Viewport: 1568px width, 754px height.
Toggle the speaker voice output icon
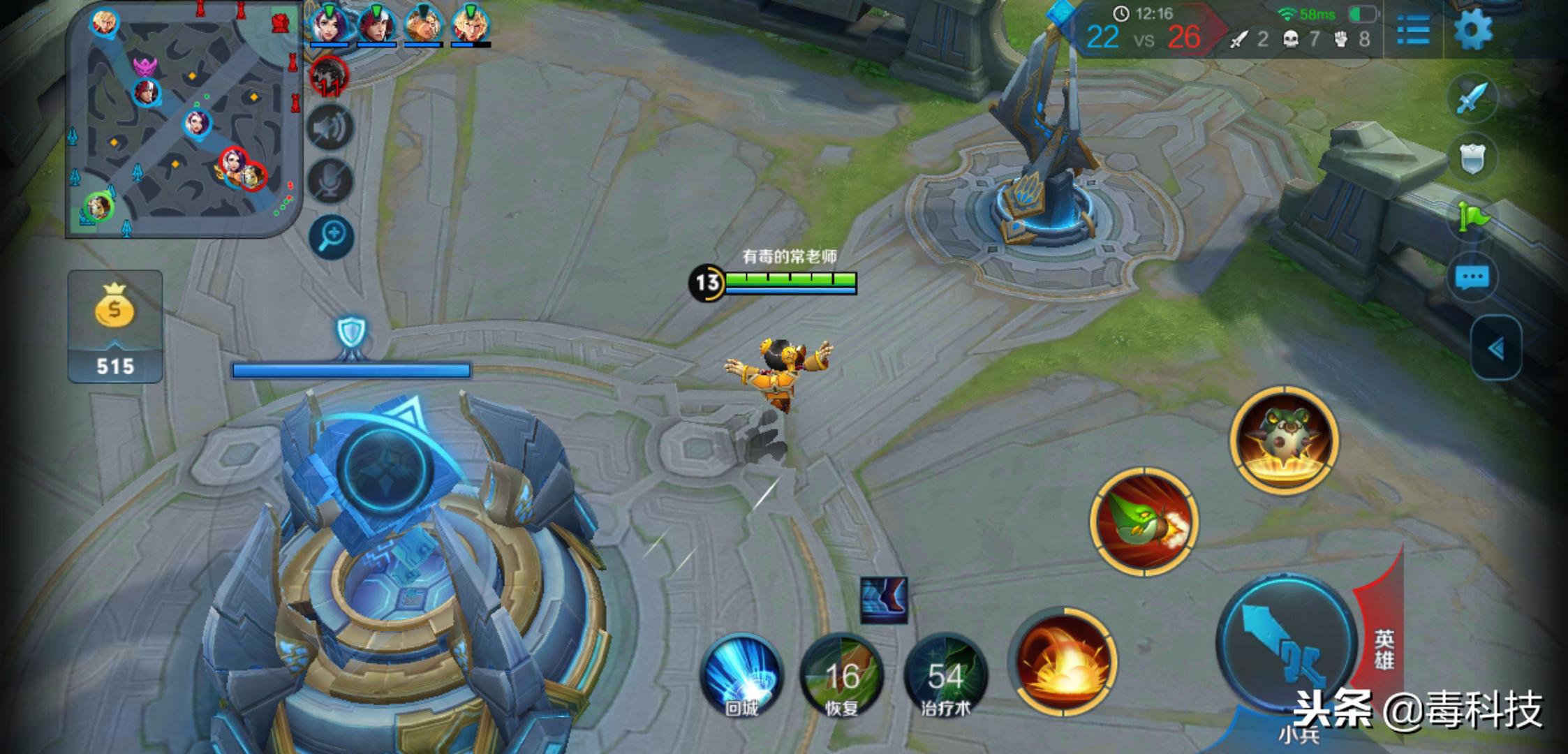[330, 128]
